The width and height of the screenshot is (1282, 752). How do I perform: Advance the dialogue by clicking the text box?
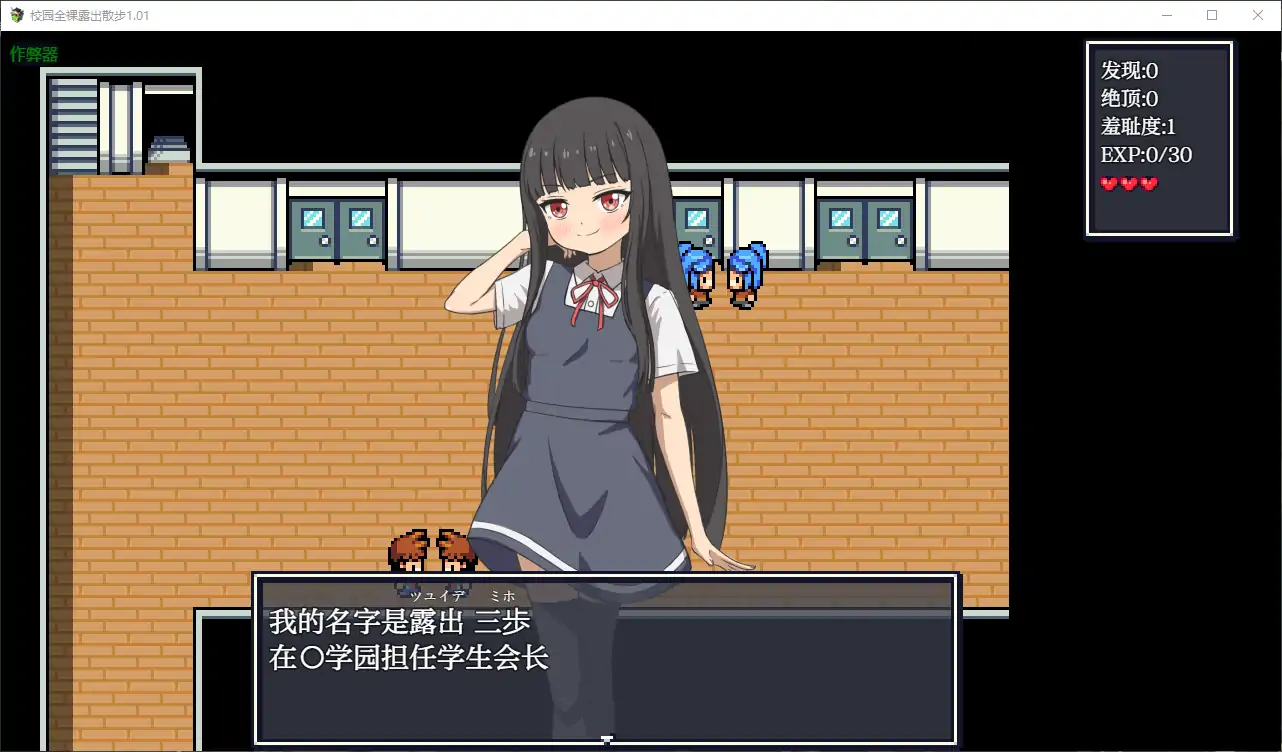click(608, 660)
